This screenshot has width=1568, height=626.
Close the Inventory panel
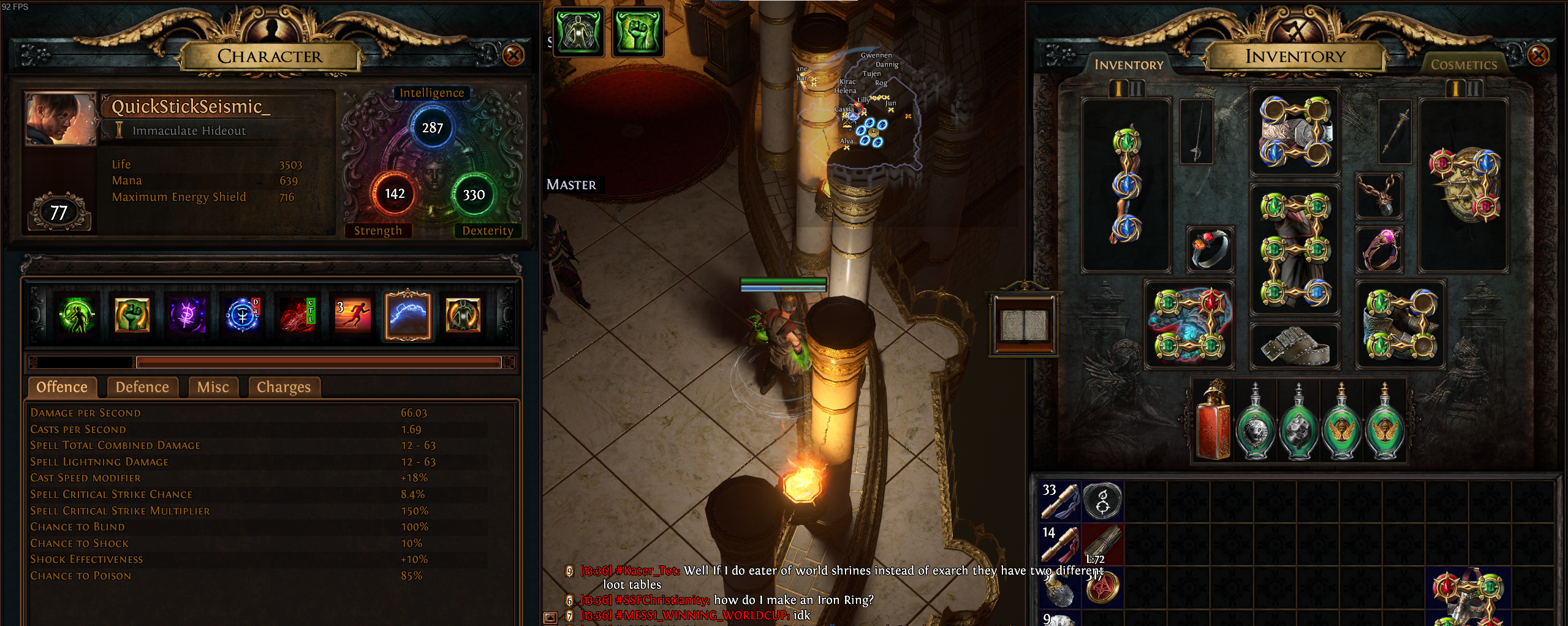tap(1538, 56)
